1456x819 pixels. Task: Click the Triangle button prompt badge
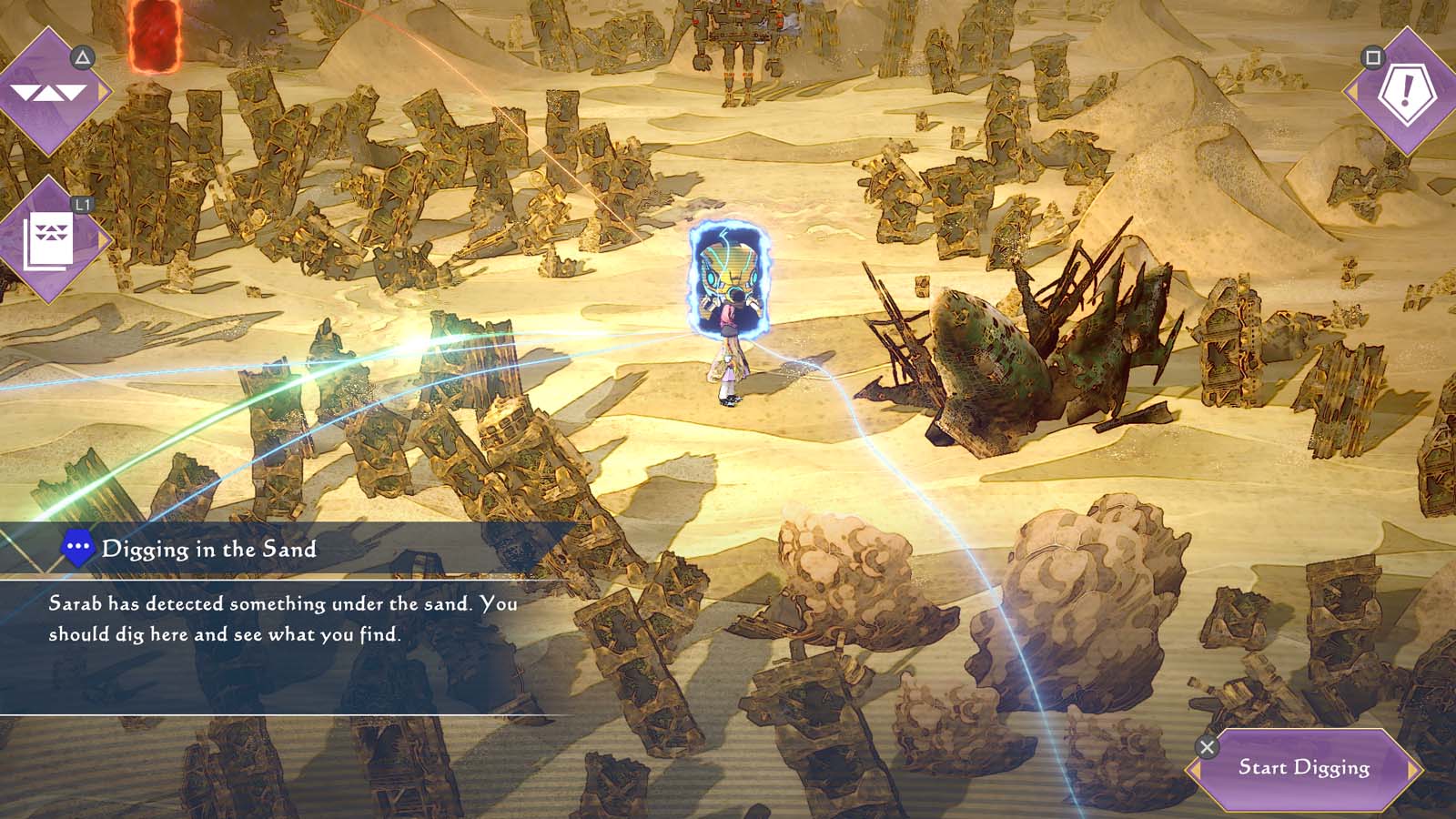point(82,56)
